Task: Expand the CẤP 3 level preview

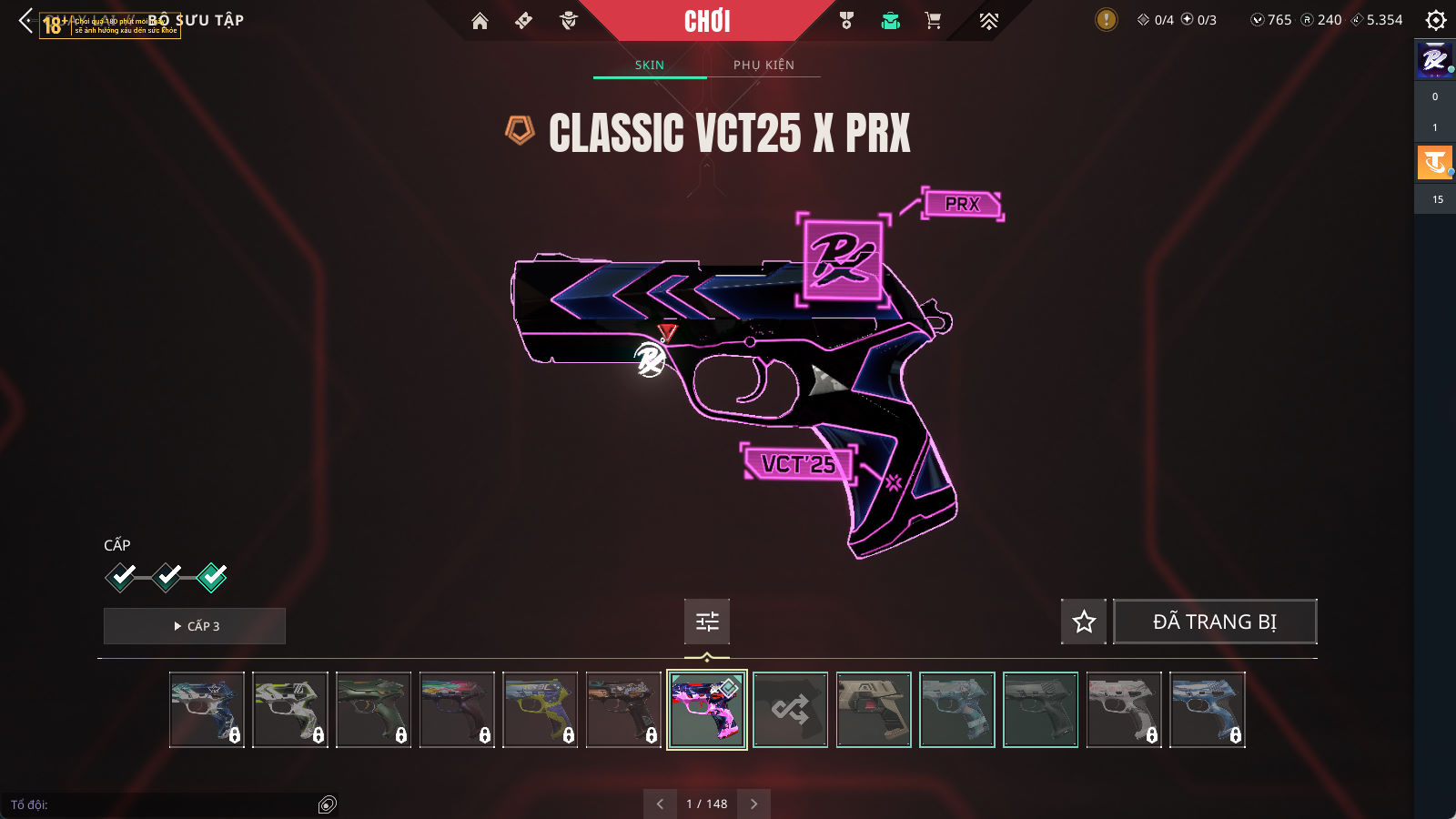Action: click(x=195, y=626)
